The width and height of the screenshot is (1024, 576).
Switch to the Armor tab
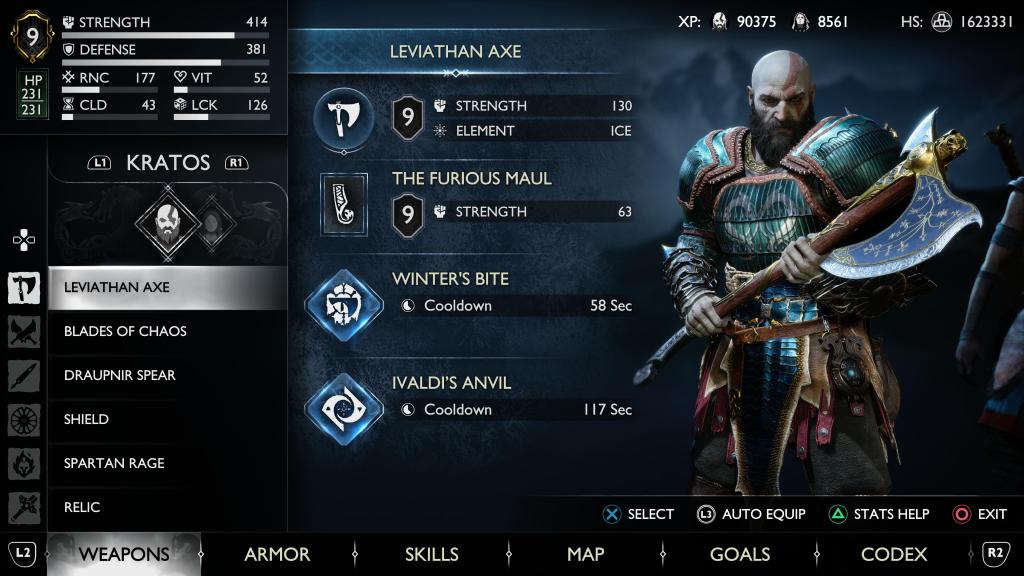[277, 554]
